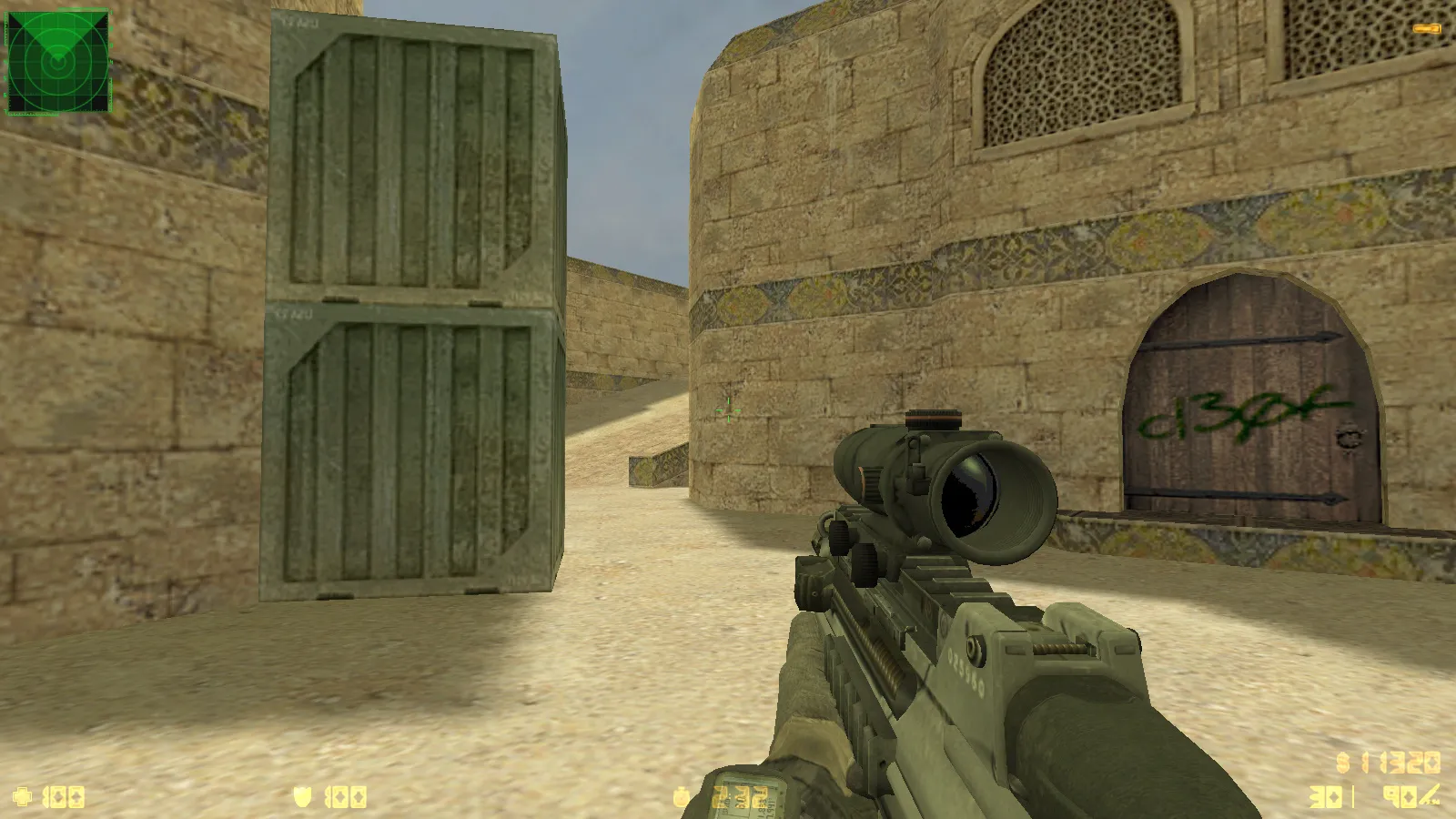Click the green crosshair in the scene
Image resolution: width=1456 pixels, height=819 pixels.
tap(728, 411)
